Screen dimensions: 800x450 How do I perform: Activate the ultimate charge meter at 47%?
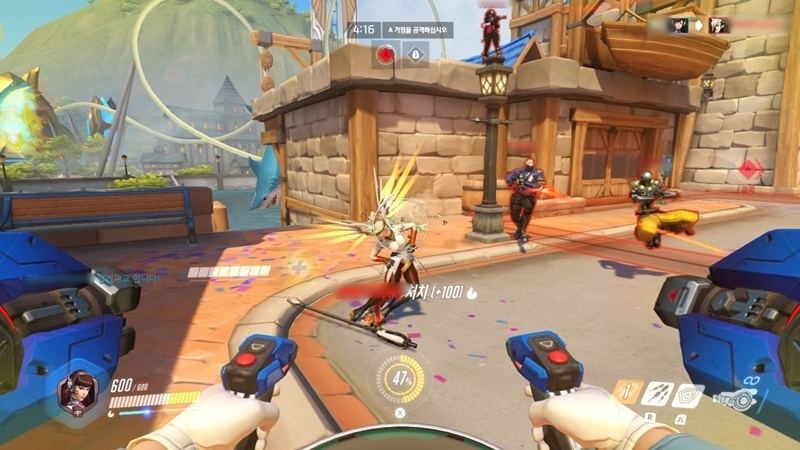coord(399,380)
